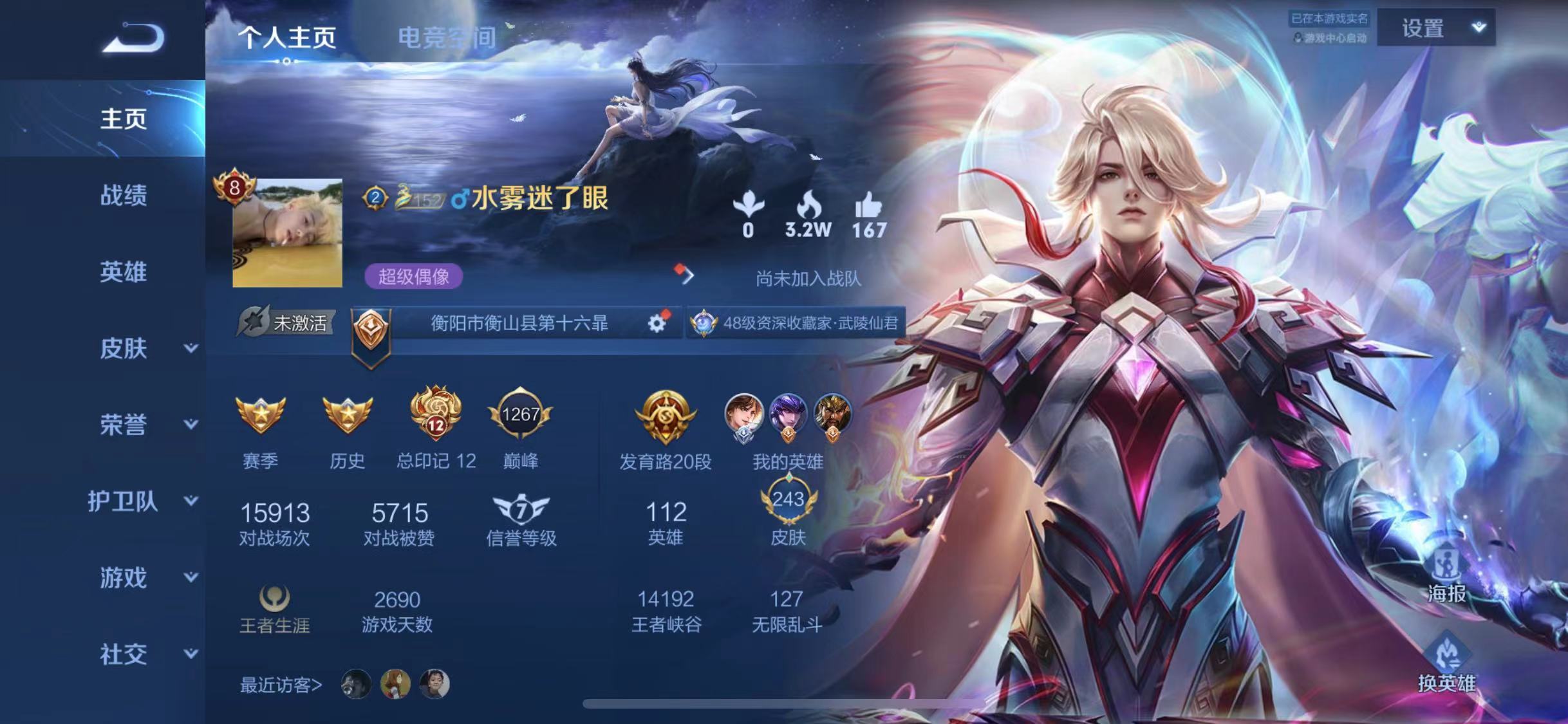Viewport: 1568px width, 724px height.
Task: Open the 超级偶像 title tag
Action: click(x=414, y=277)
